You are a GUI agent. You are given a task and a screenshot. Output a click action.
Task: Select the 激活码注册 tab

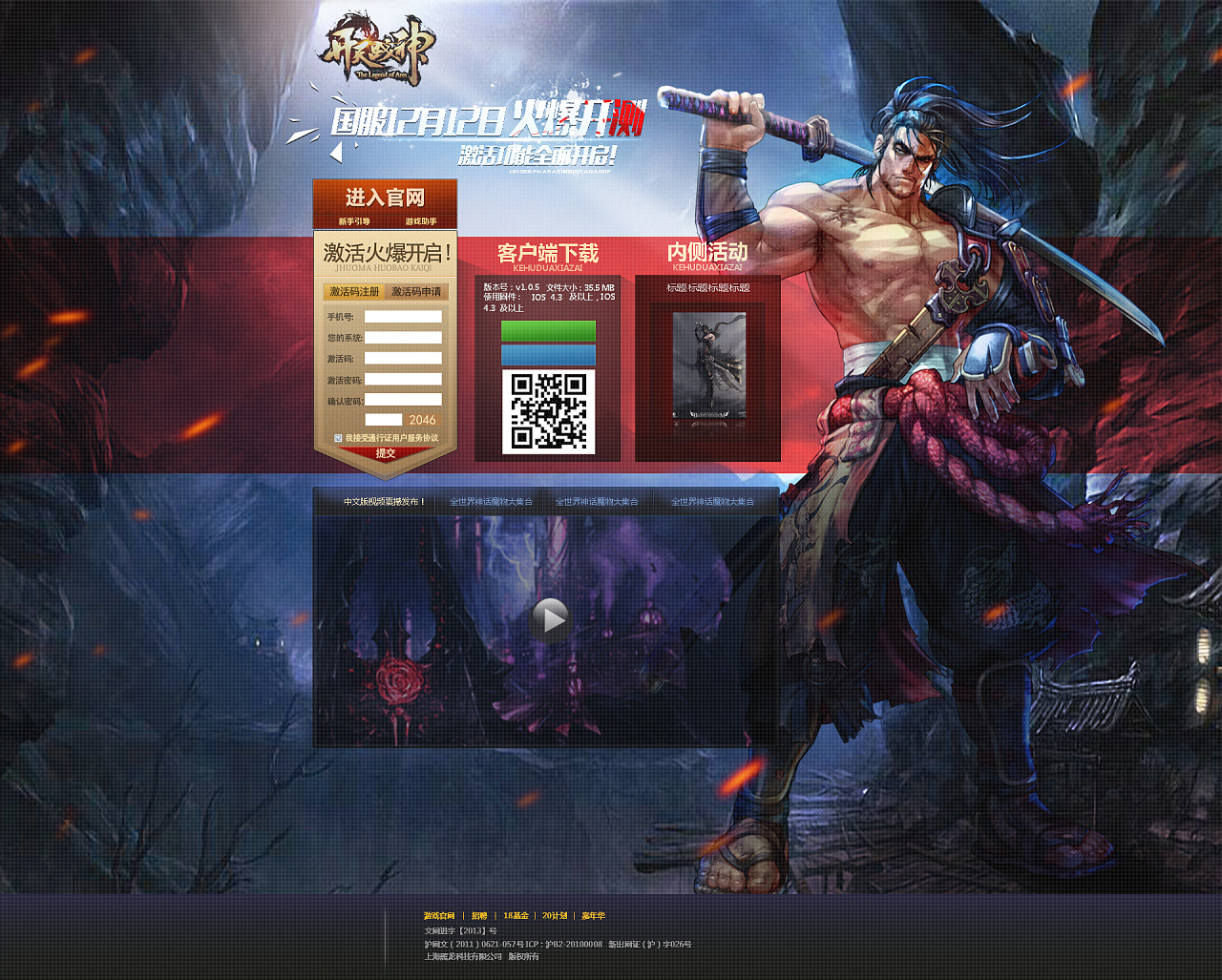tap(353, 292)
